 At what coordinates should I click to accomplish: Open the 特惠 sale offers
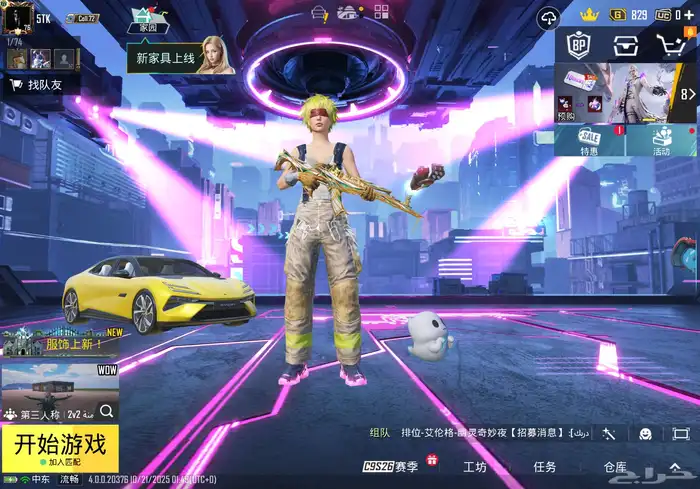click(x=590, y=141)
